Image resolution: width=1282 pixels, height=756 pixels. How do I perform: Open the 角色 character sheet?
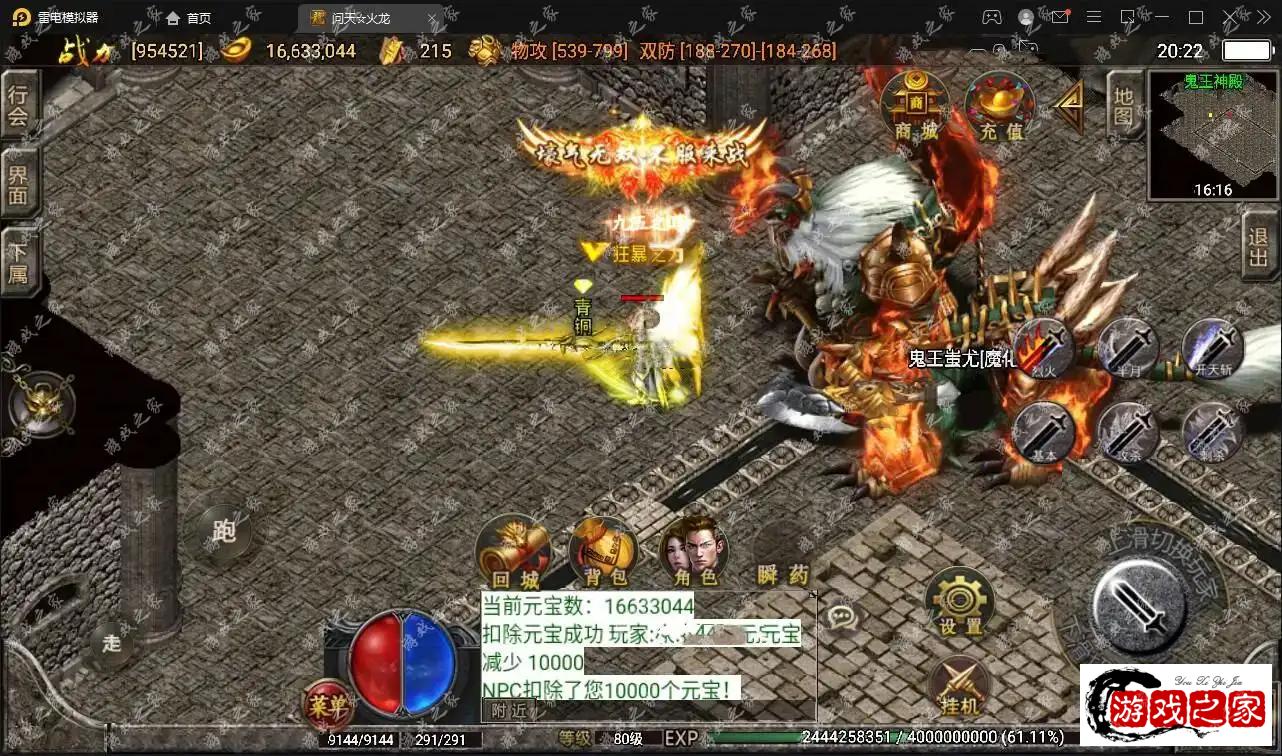[694, 551]
